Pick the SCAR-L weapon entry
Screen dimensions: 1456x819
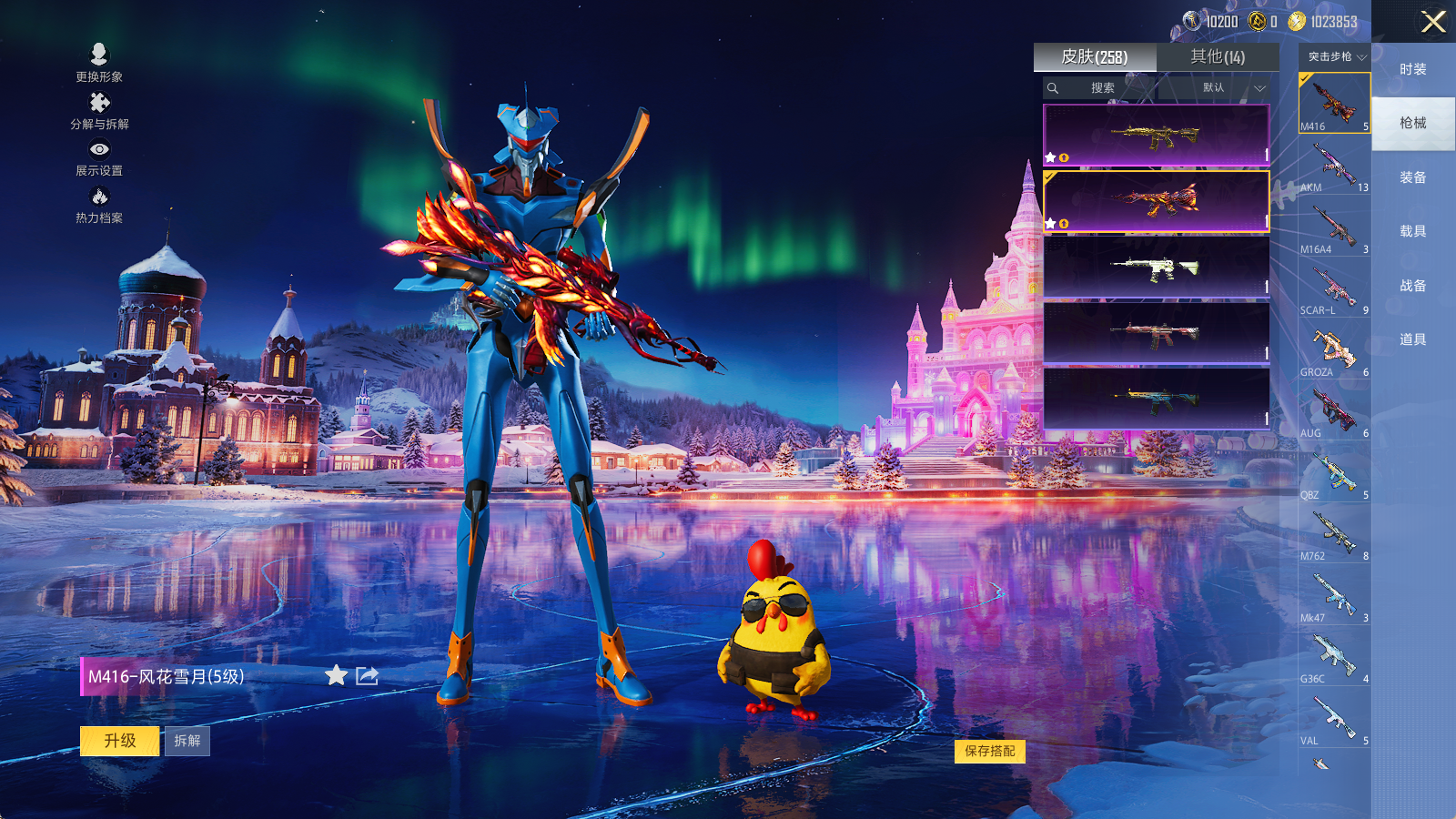pos(1334,289)
